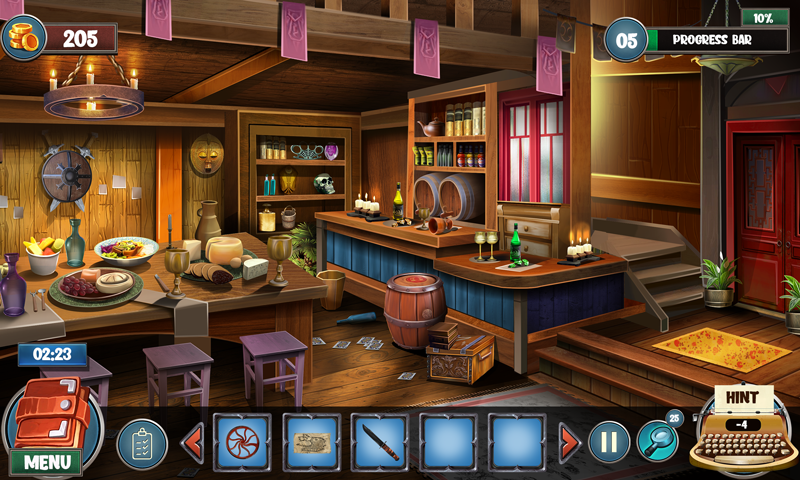Select the ship wheel item slot
800x480 pixels.
coord(242,442)
